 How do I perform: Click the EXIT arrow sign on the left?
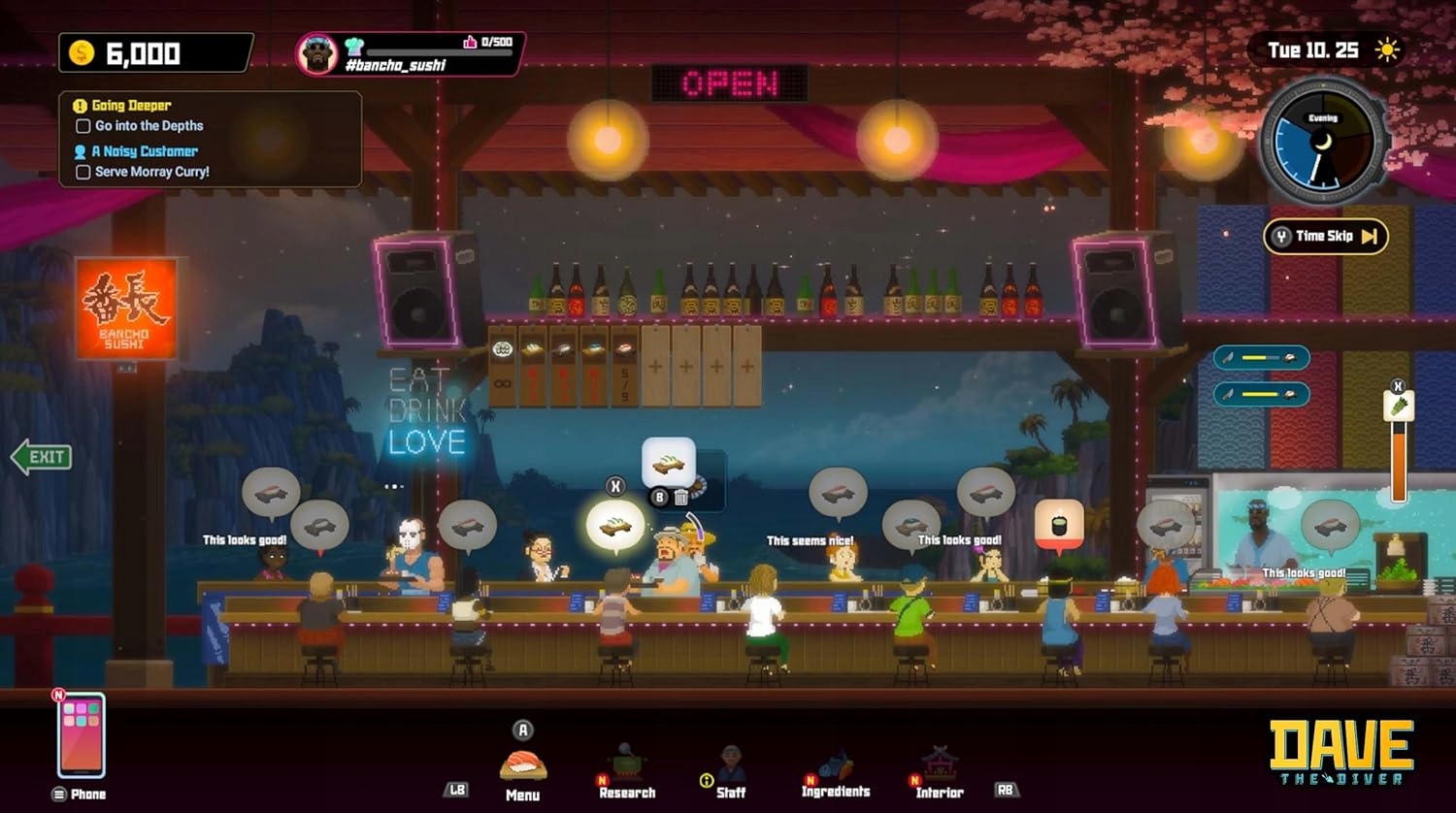click(39, 456)
